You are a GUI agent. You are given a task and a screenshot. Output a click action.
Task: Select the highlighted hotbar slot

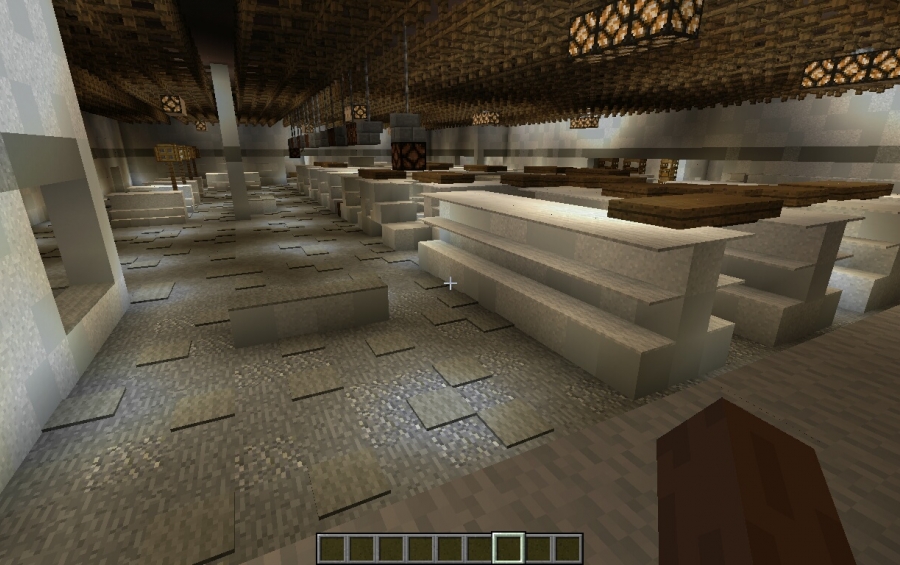click(x=508, y=548)
